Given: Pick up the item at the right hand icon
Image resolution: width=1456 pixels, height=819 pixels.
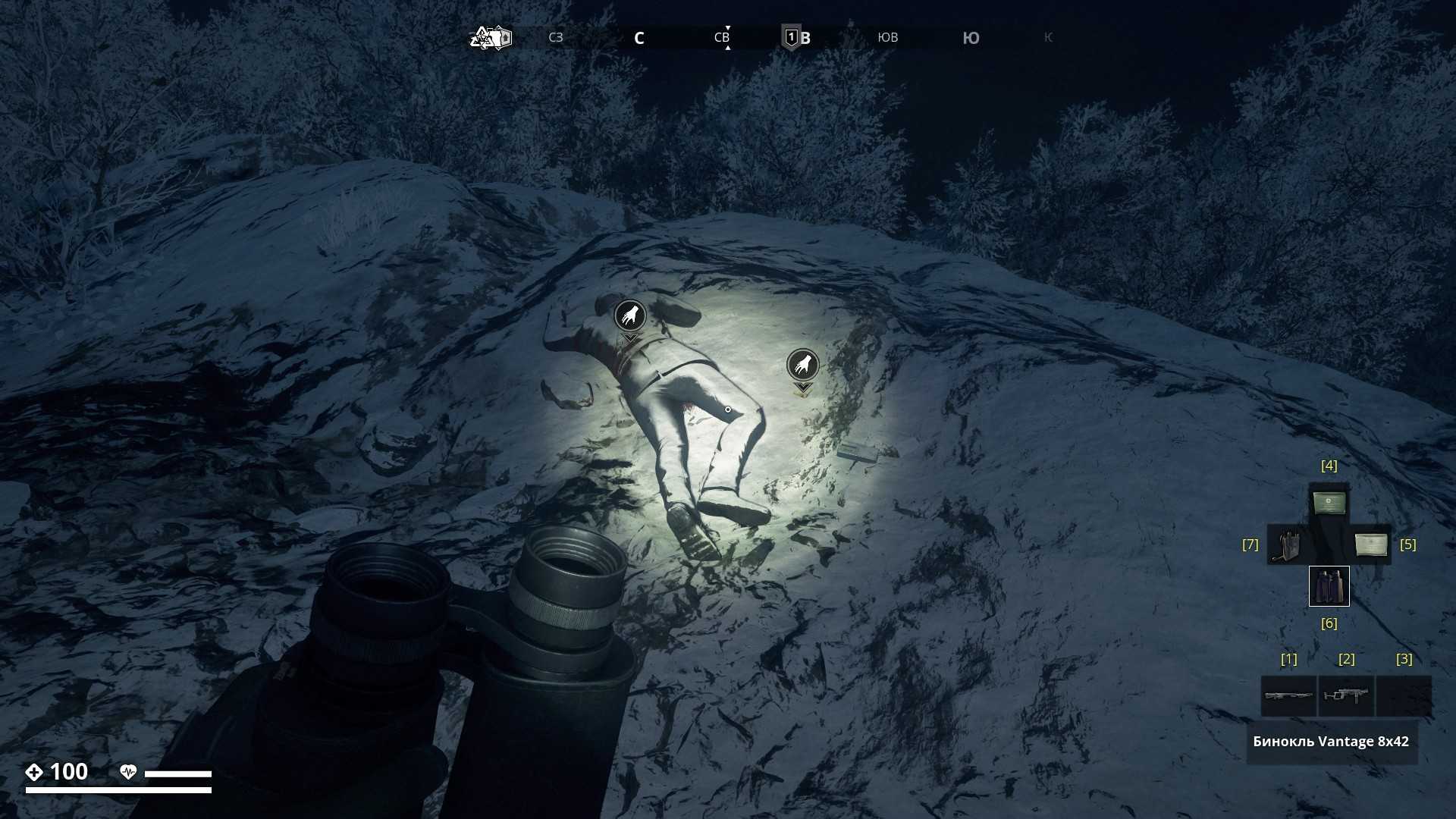Looking at the screenshot, I should [x=802, y=366].
